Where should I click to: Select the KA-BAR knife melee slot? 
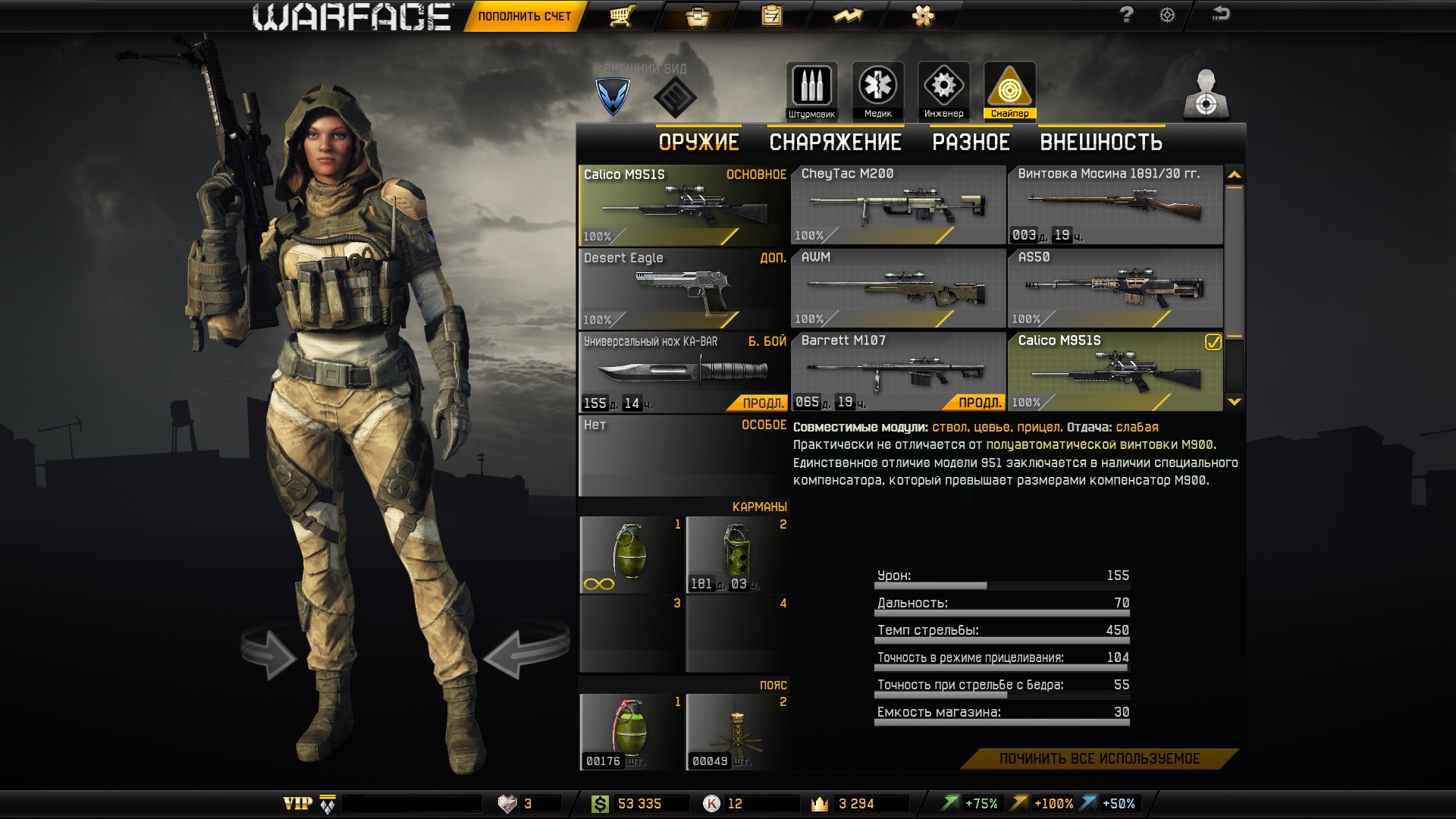[682, 372]
